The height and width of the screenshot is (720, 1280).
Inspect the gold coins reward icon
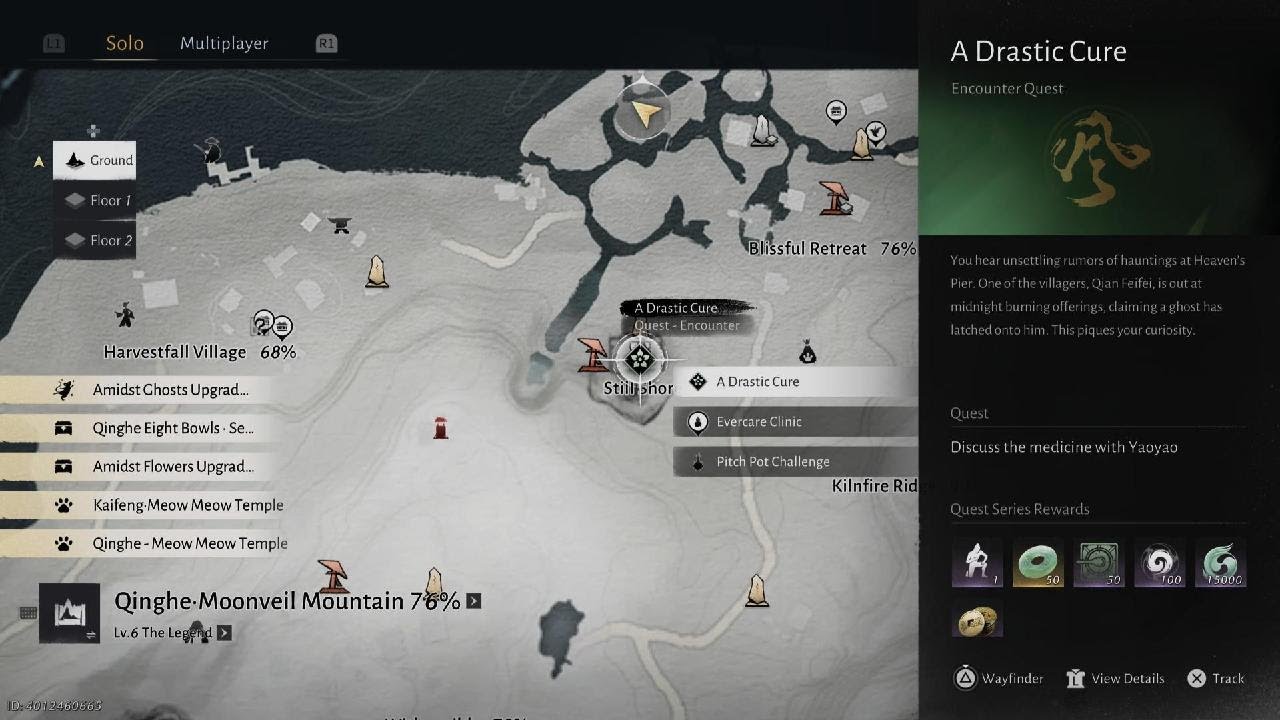[977, 622]
